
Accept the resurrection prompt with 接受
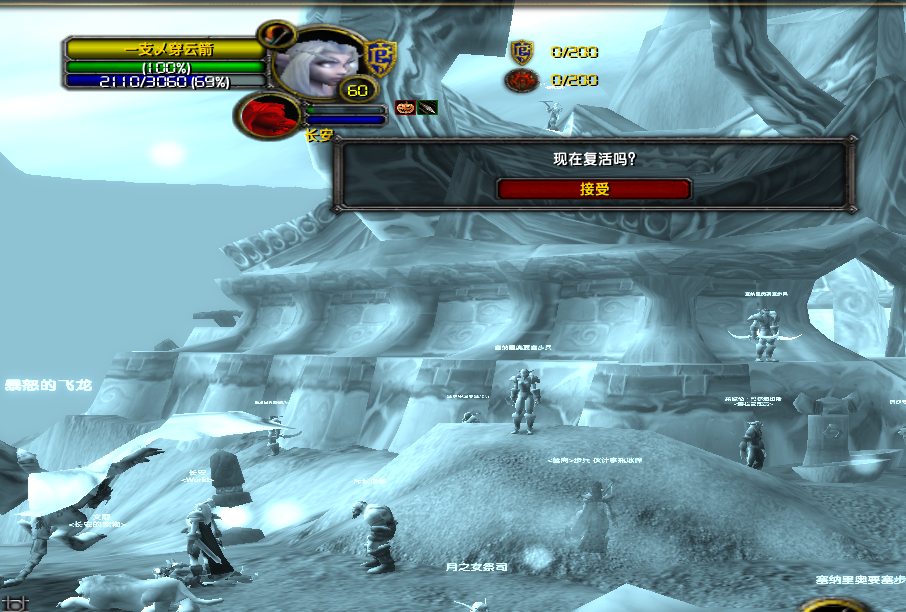click(x=594, y=189)
